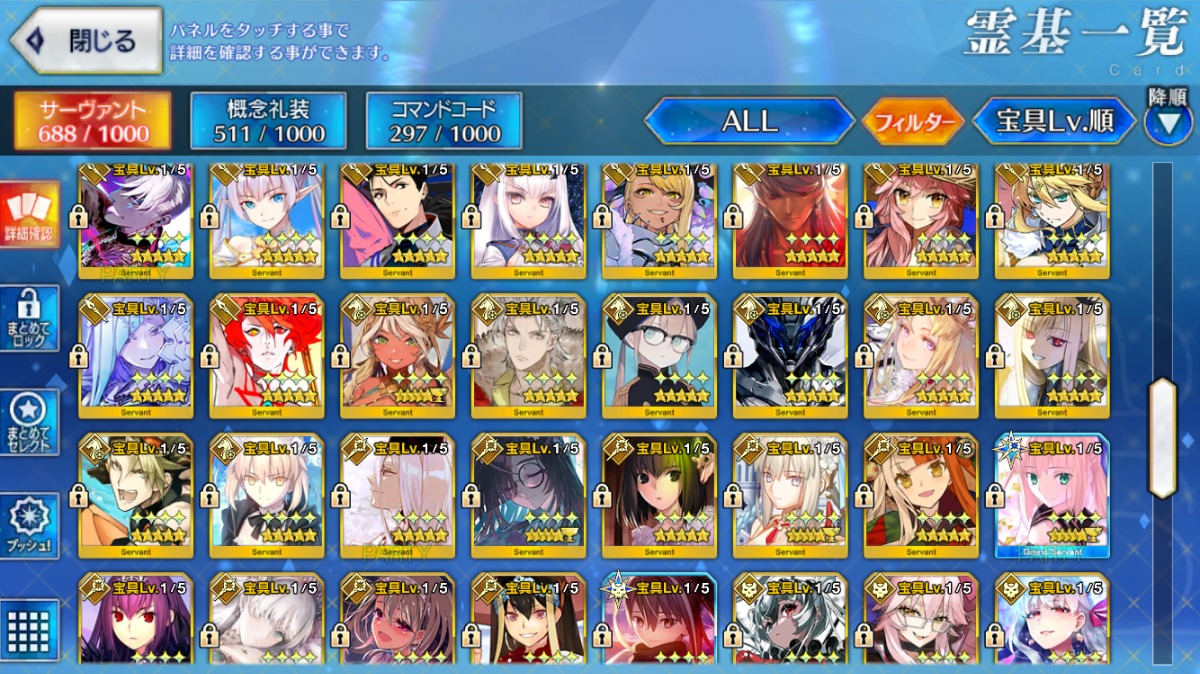Click the servant list scrollbar handle
Screen dimensions: 1200x674
click(x=1162, y=438)
